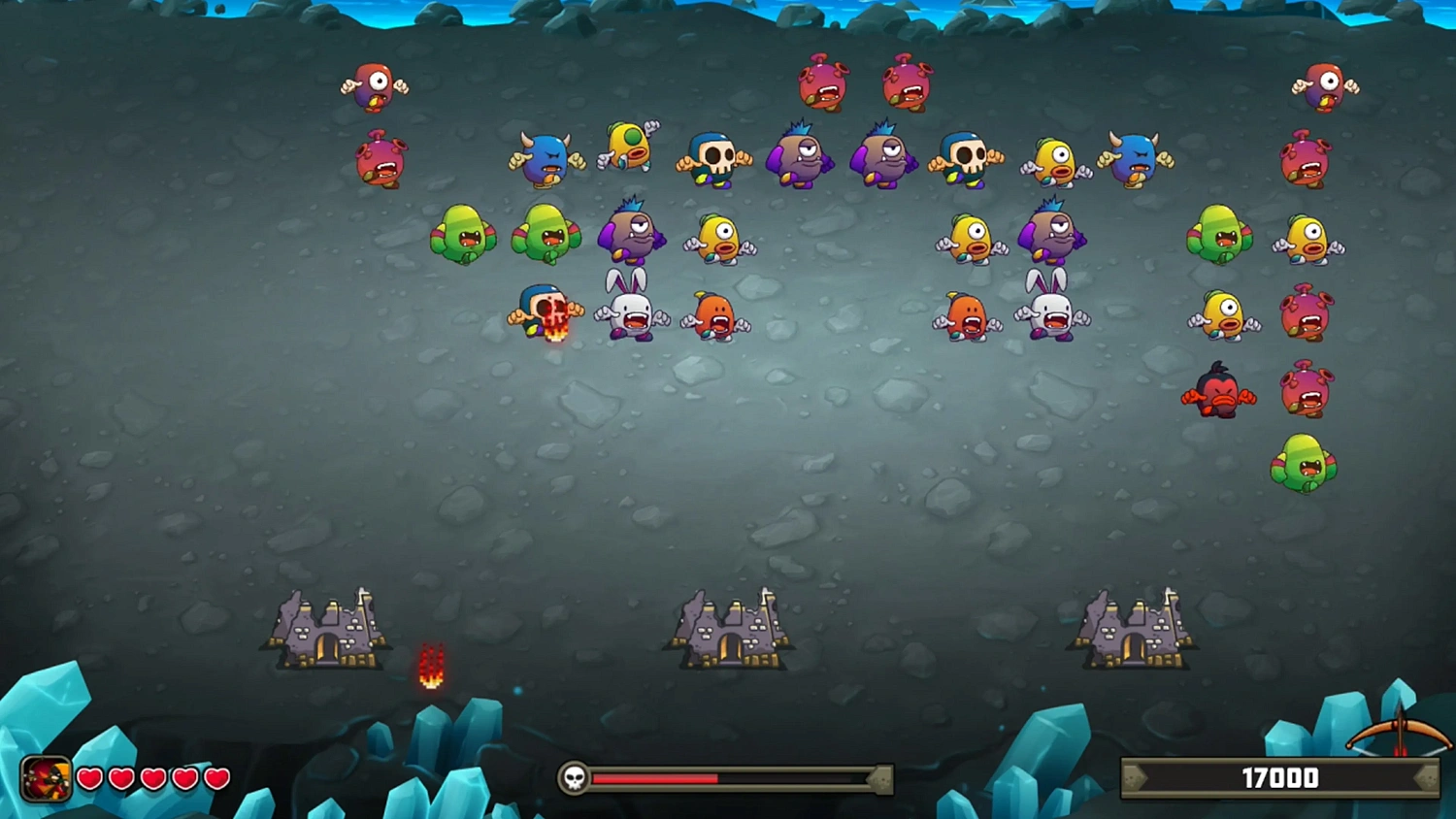Click the falling fireball projectile

coord(430,667)
